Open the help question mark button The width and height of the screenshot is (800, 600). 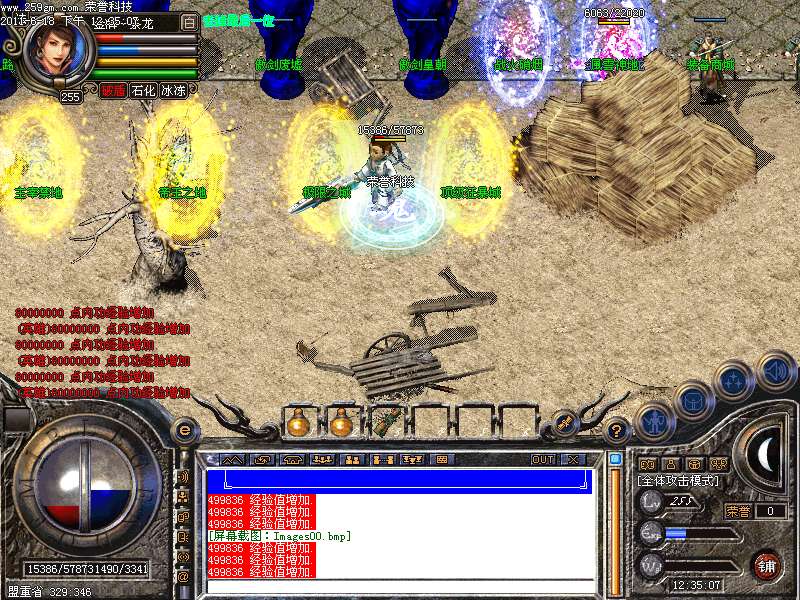pyautogui.click(x=617, y=430)
